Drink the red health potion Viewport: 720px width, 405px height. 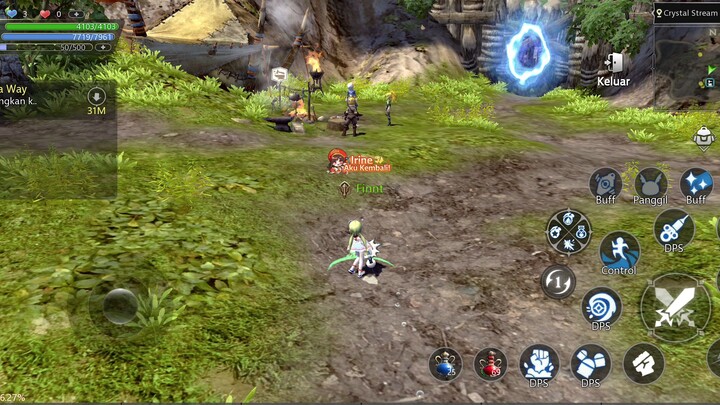click(490, 364)
